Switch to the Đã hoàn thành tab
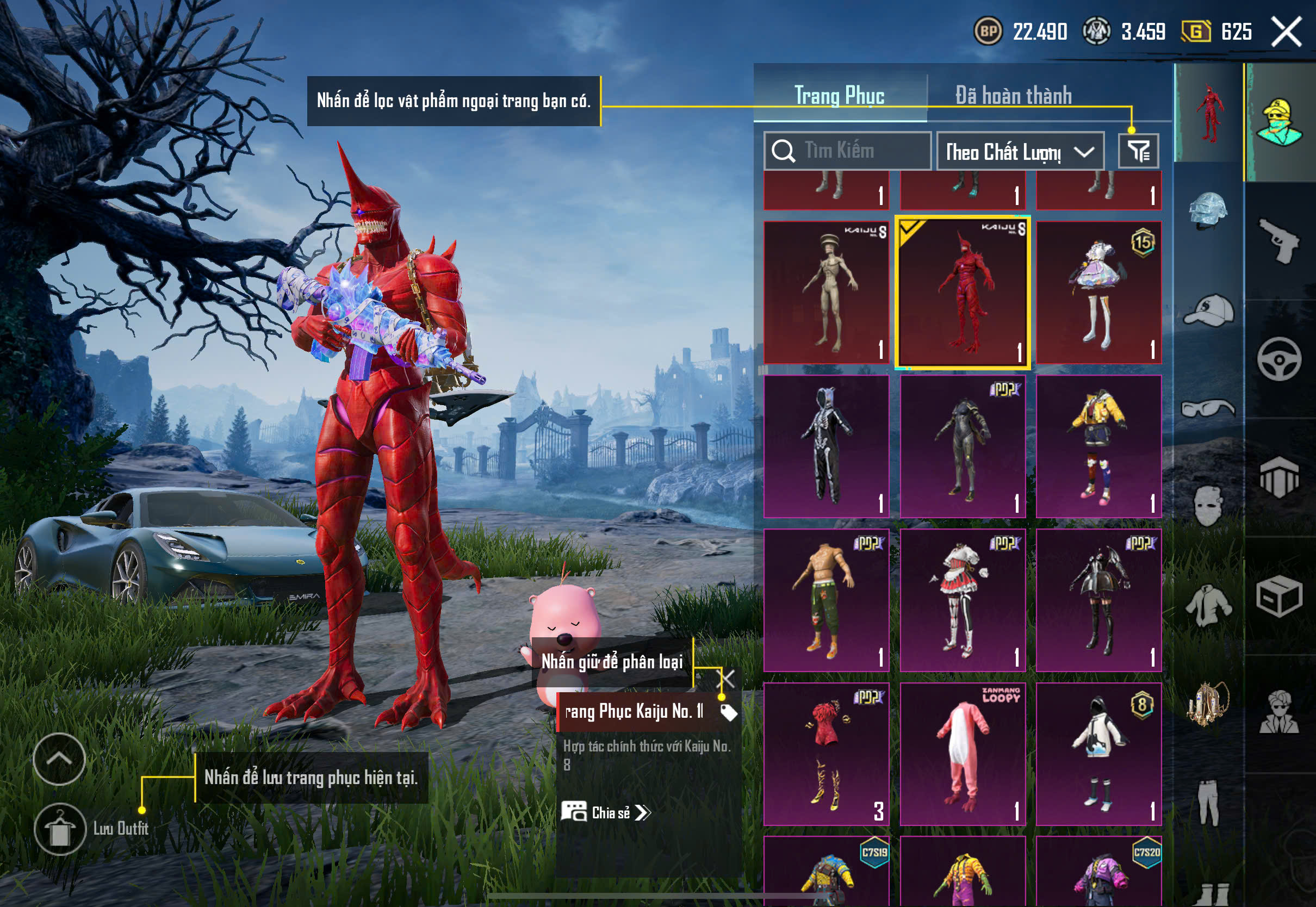1316x907 pixels. click(1013, 96)
